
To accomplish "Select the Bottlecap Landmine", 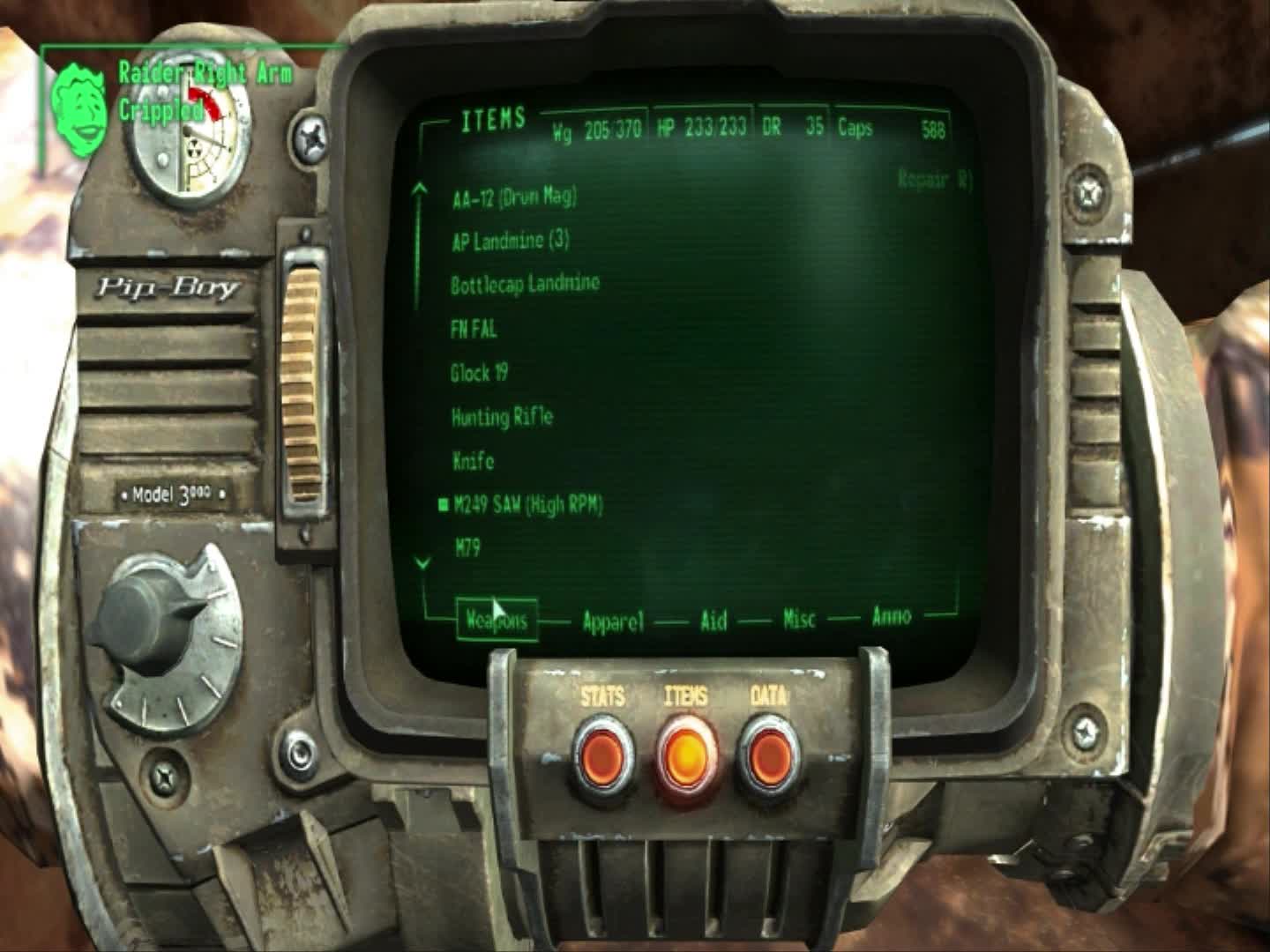I will 524,283.
